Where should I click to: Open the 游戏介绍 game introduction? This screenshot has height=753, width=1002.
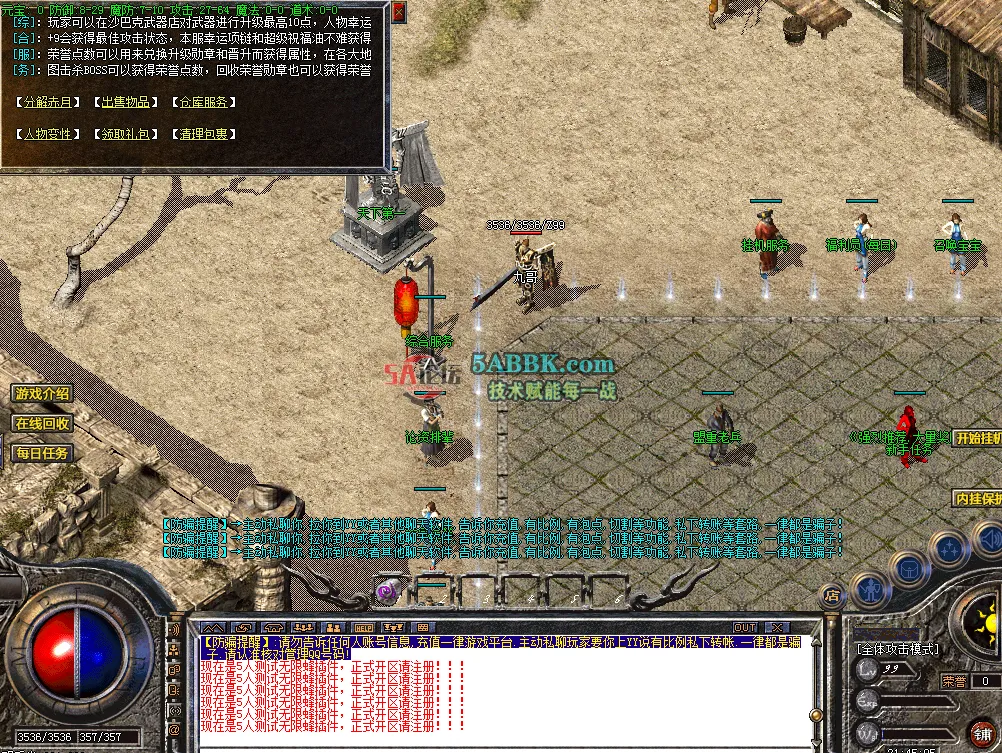pyautogui.click(x=42, y=394)
